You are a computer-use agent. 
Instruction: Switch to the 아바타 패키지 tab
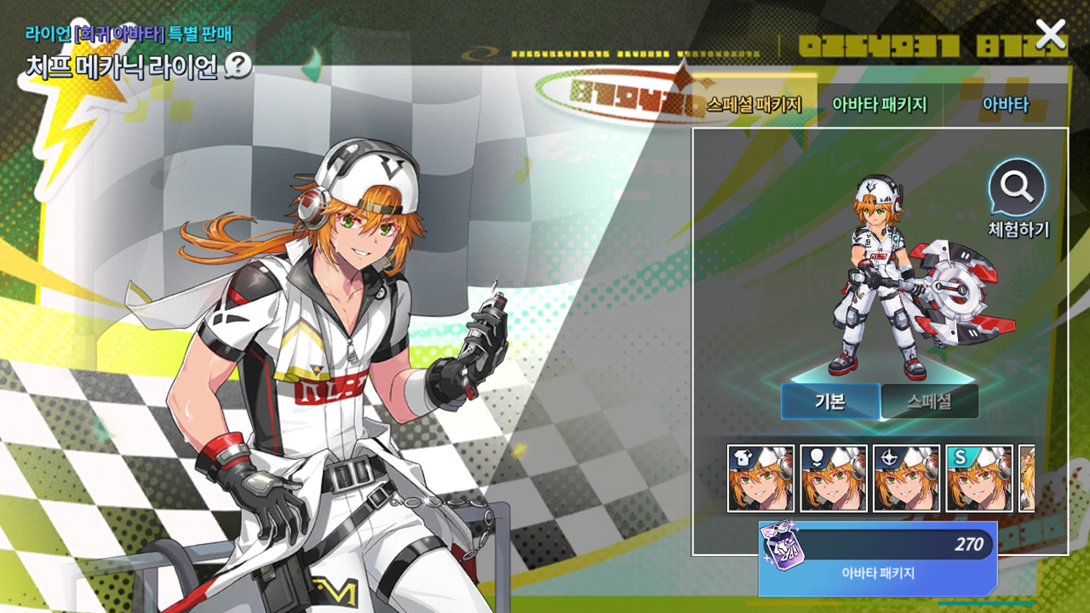click(x=880, y=104)
